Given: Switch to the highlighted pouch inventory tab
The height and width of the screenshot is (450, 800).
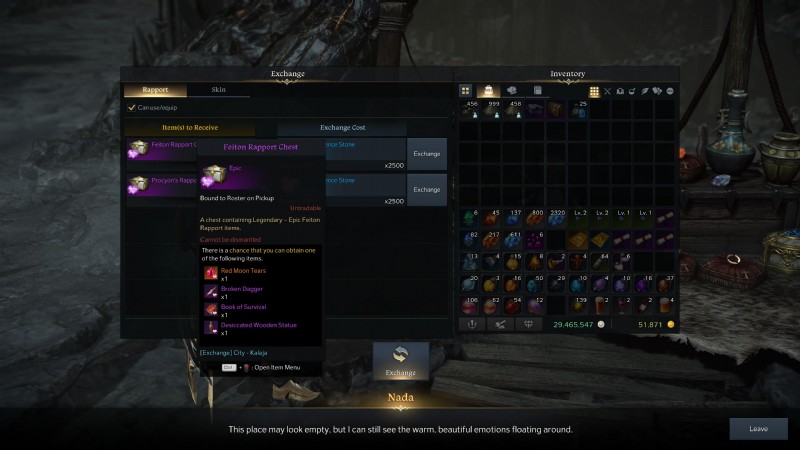Looking at the screenshot, I should [489, 91].
